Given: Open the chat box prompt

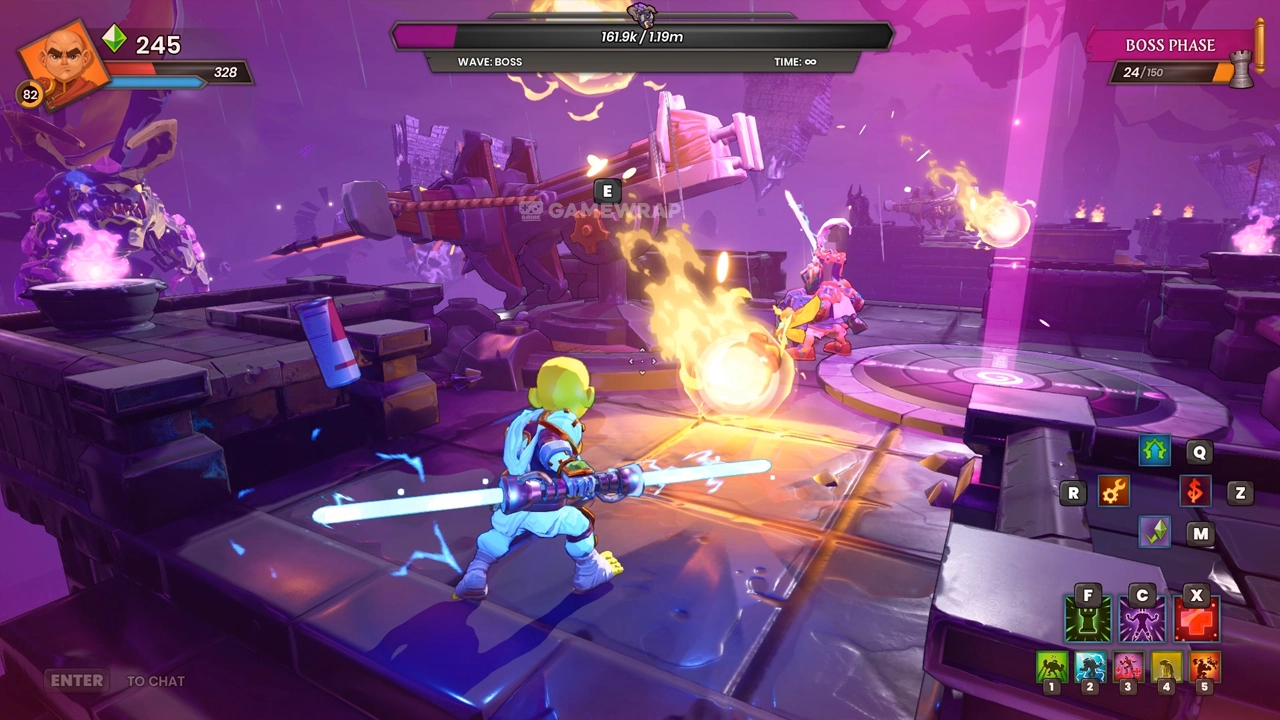Looking at the screenshot, I should tap(117, 681).
